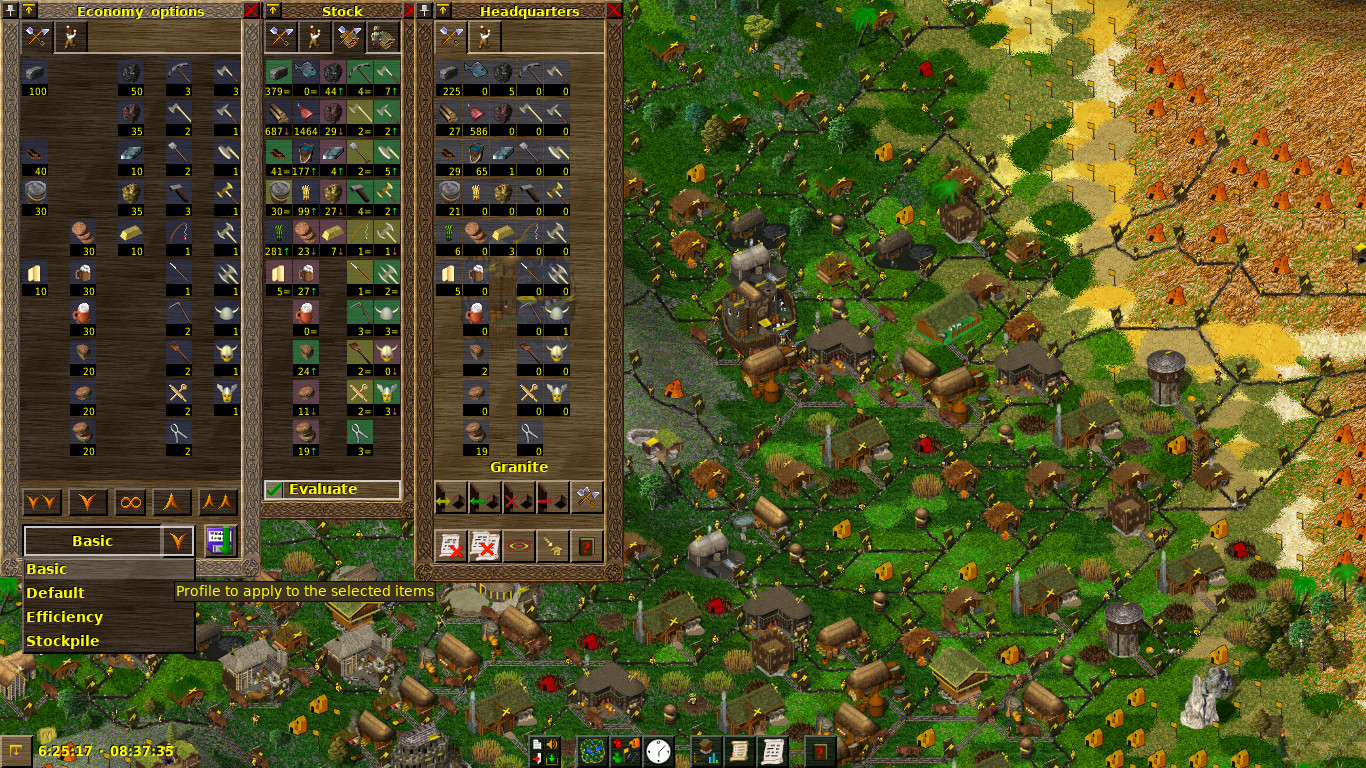The height and width of the screenshot is (768, 1366).
Task: Pick the Stockpile profile entry
Action: 63,641
